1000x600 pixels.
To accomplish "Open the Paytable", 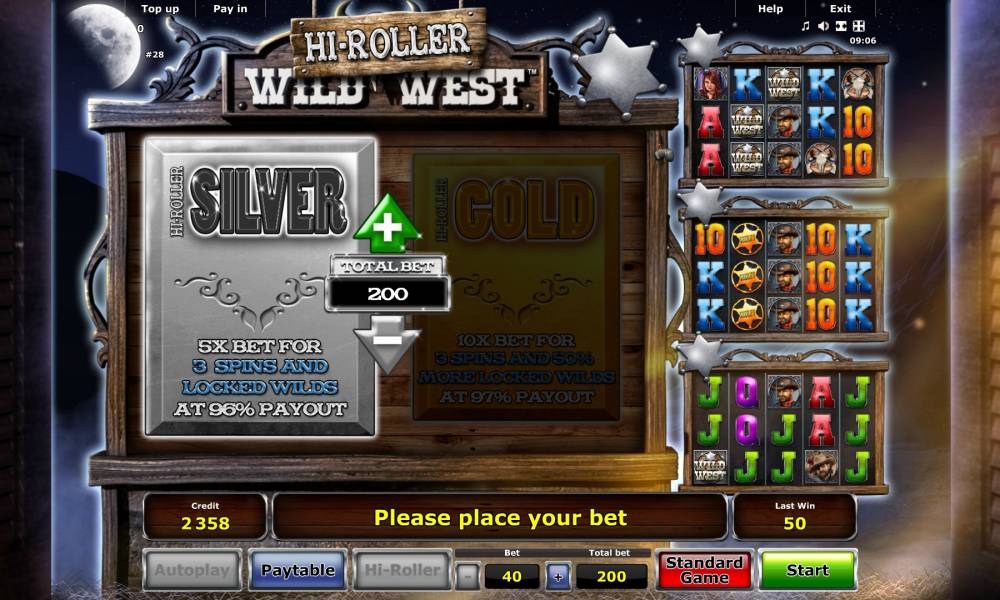I will tap(297, 570).
